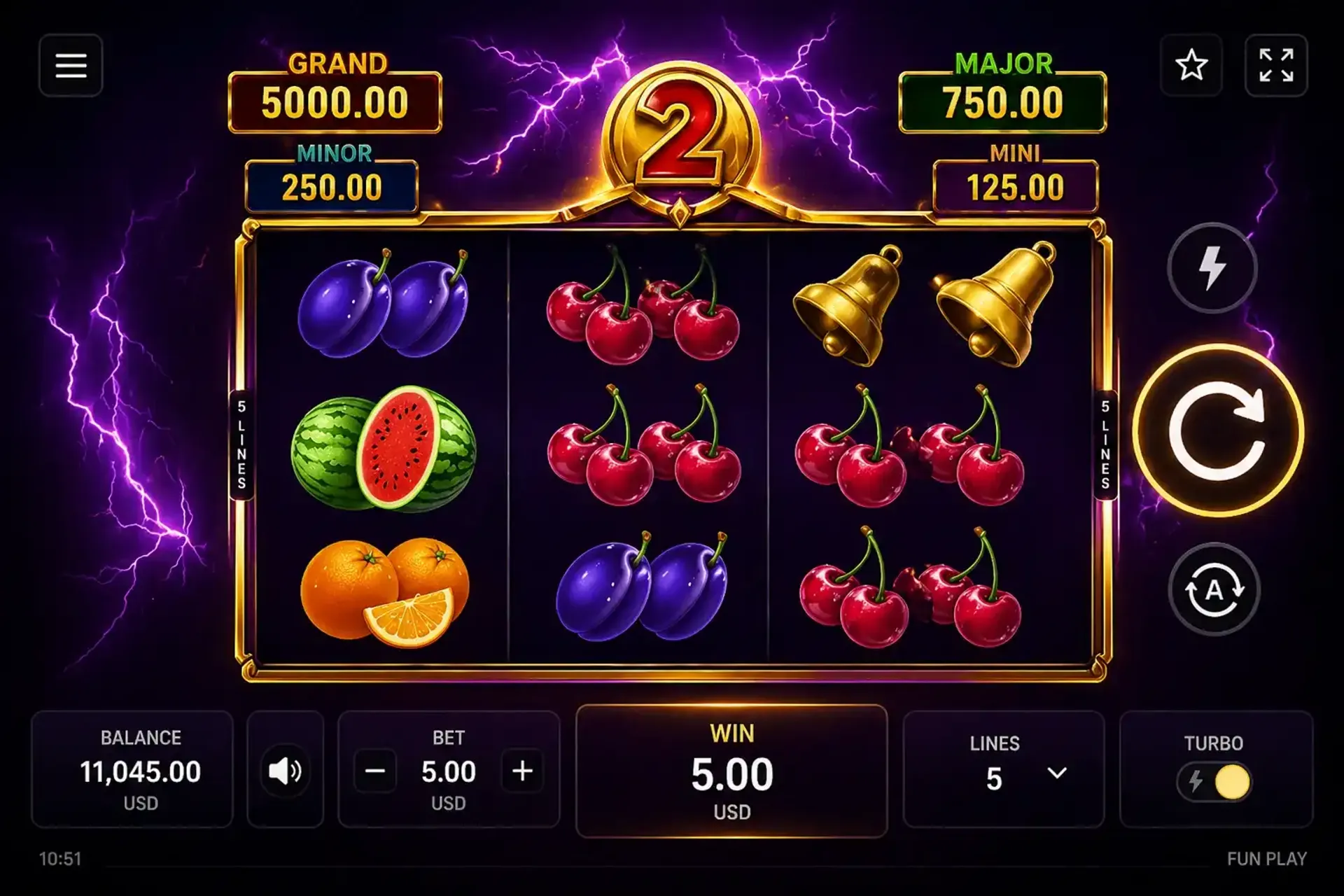Decrease bet with minus button
1344x896 pixels.
tap(375, 771)
